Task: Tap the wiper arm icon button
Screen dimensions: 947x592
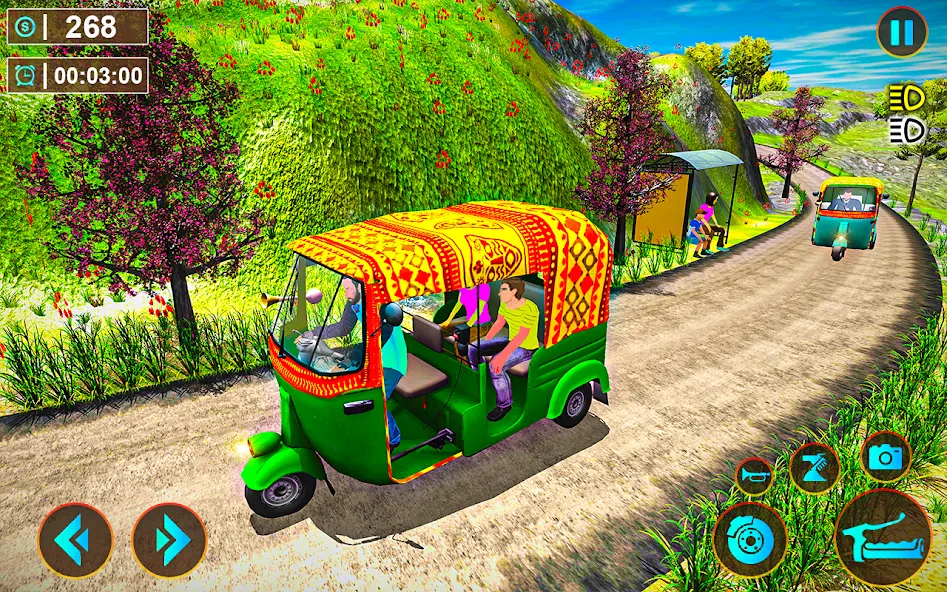Action: pos(814,466)
